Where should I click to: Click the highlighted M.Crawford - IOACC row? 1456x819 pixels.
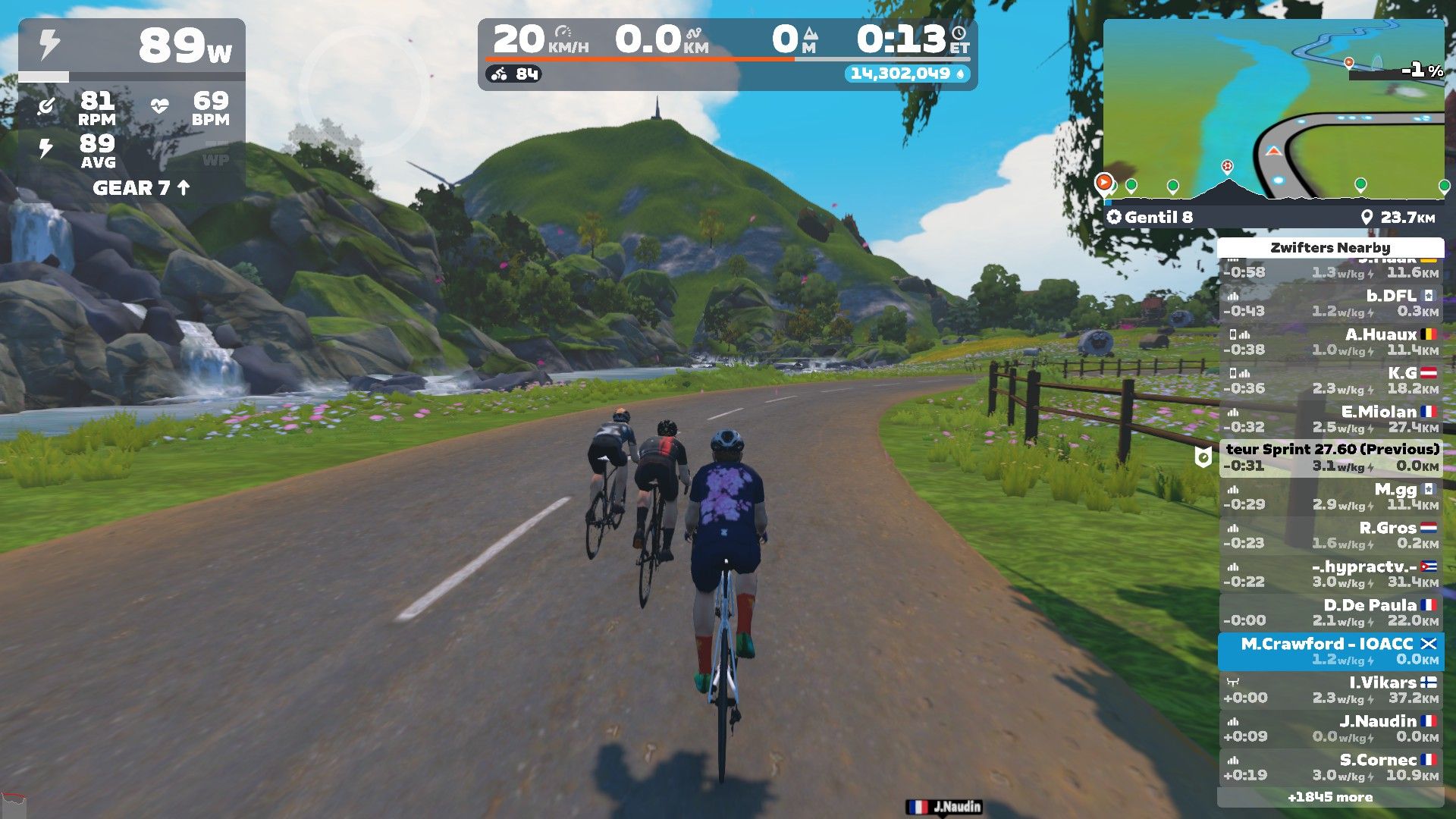click(1331, 651)
